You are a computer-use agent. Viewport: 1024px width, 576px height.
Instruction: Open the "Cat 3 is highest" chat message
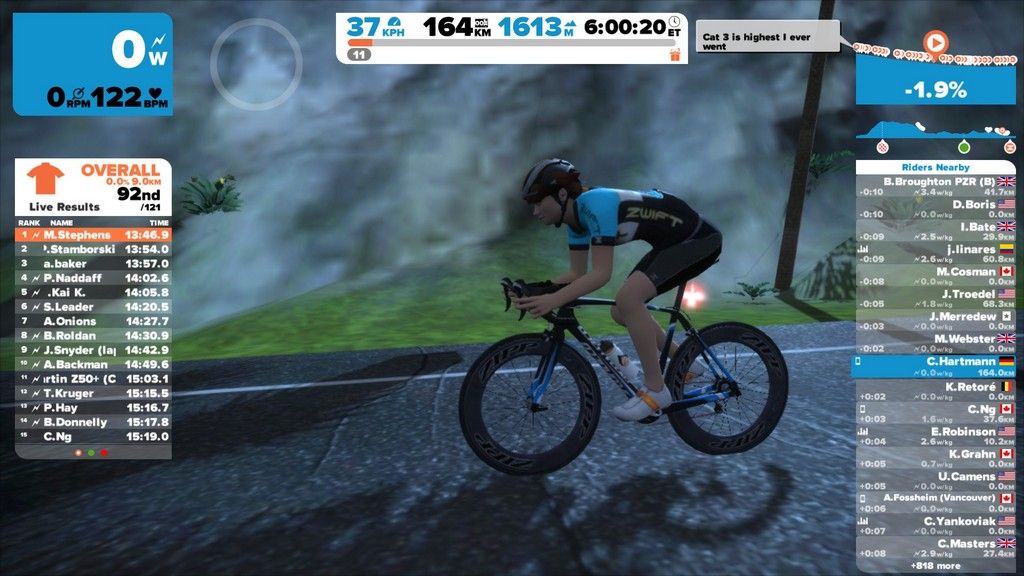[x=765, y=41]
